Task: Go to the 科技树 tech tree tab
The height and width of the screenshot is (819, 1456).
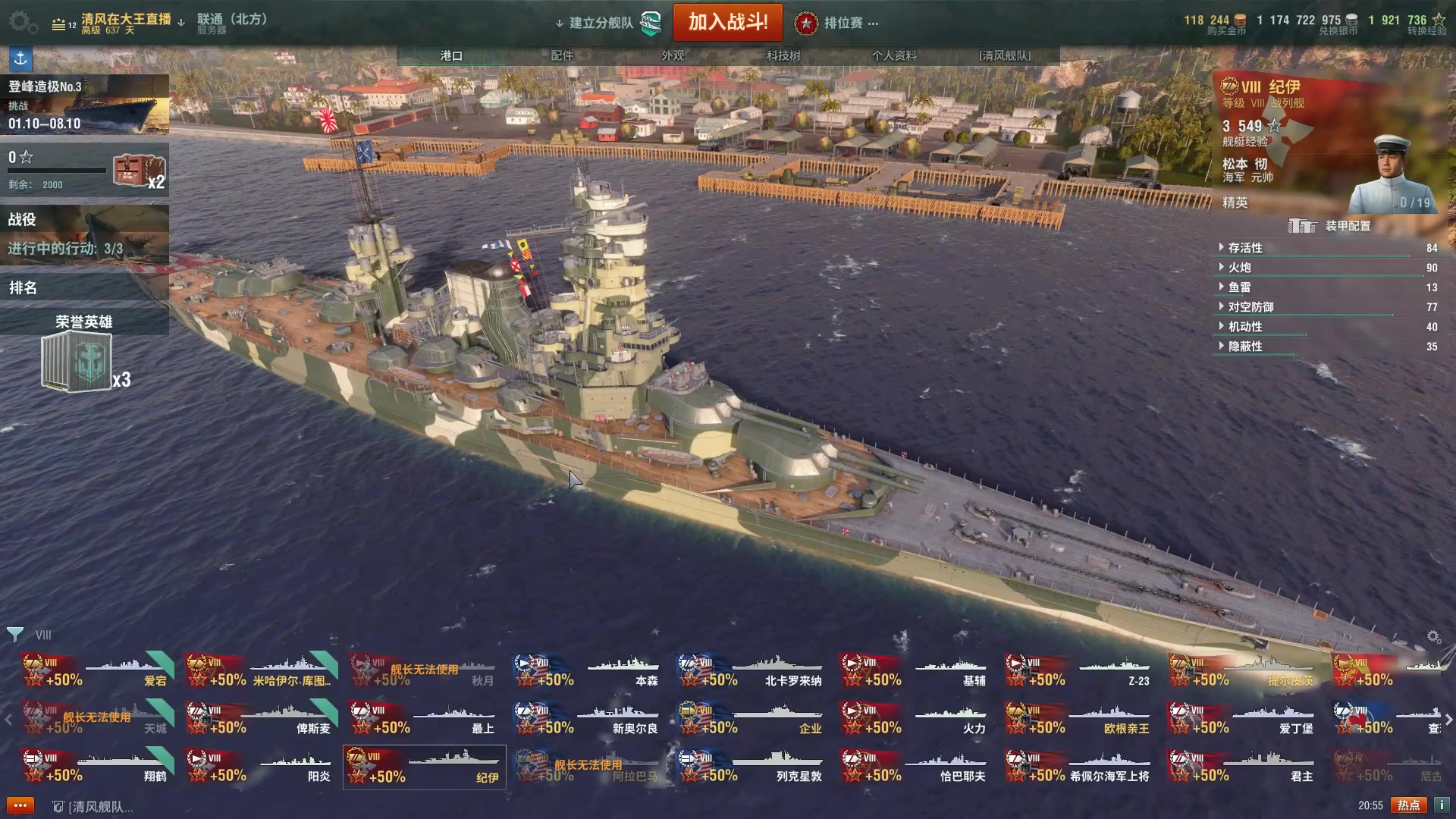Action: point(783,55)
